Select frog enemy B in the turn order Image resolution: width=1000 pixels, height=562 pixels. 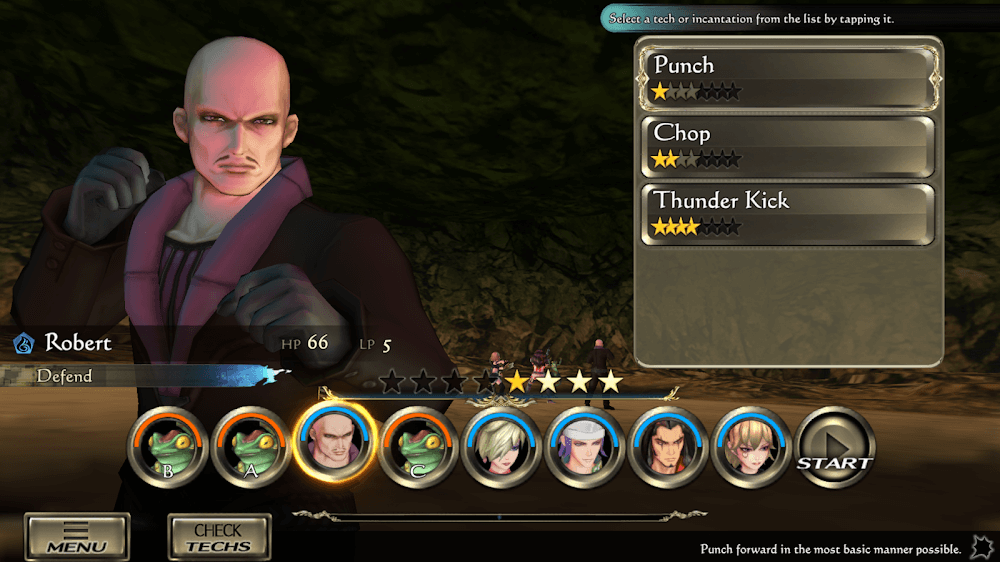168,447
